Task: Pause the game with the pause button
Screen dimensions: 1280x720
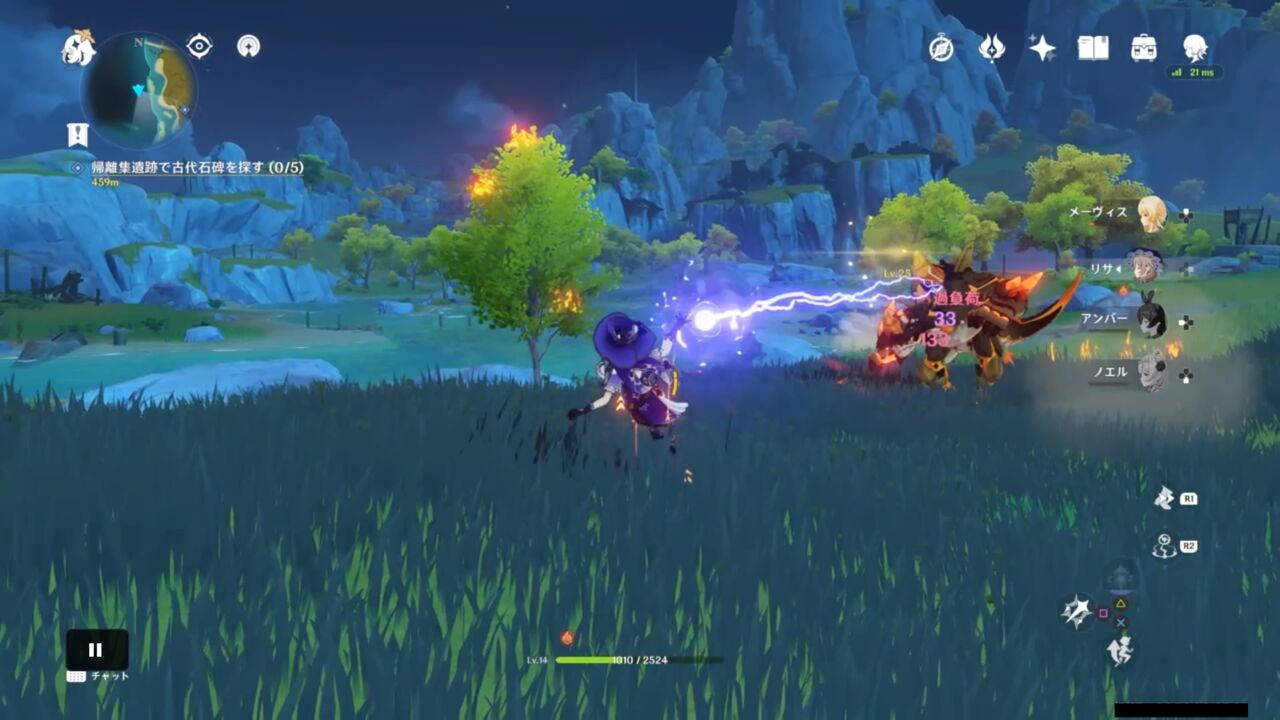Action: click(x=96, y=649)
